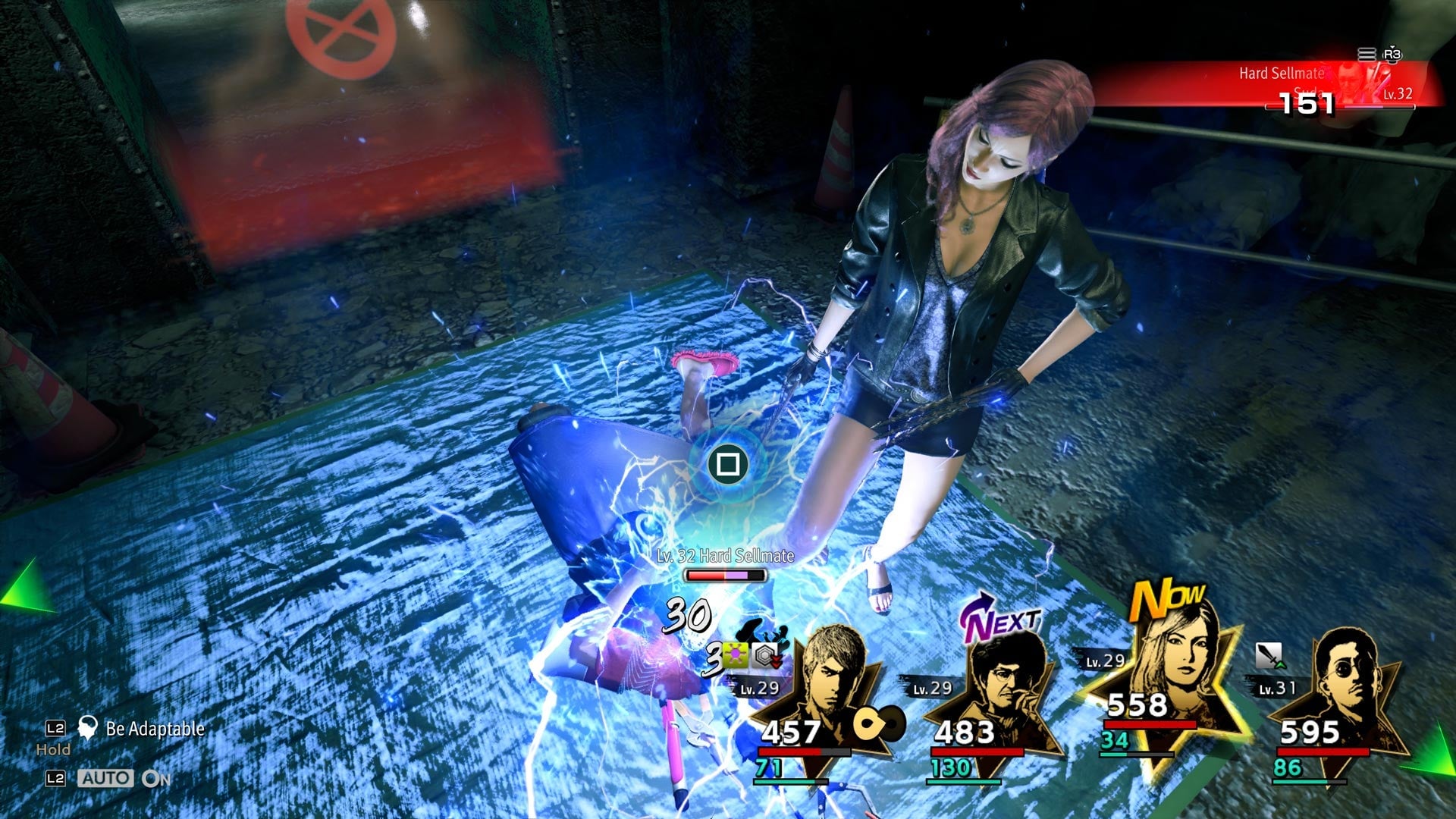Toggle the enemy list icon near R3
This screenshot has width=1456, height=819.
point(1367,54)
